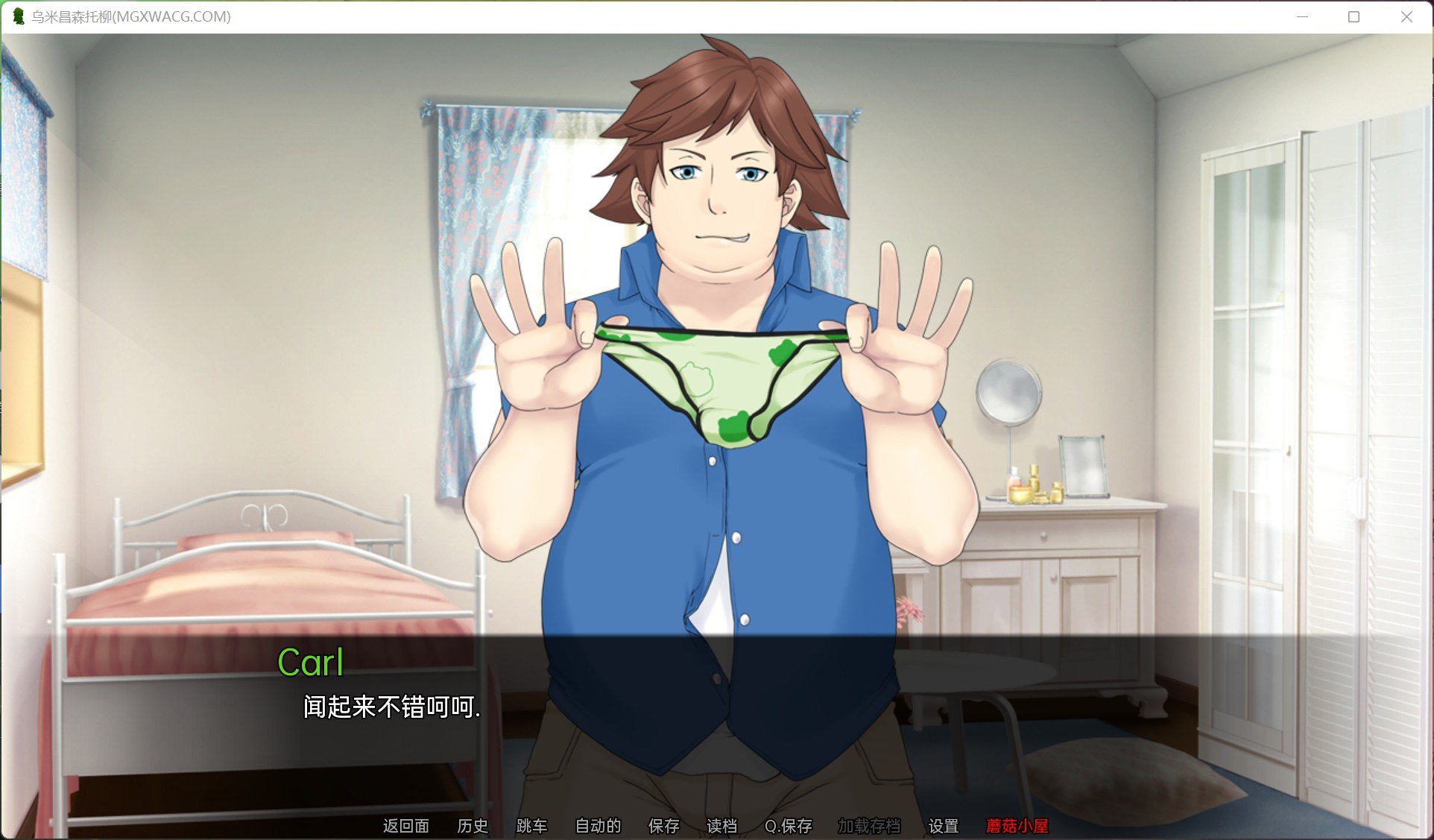Viewport: 1434px width, 840px height.
Task: Maximize the game window
Action: pyautogui.click(x=1354, y=15)
